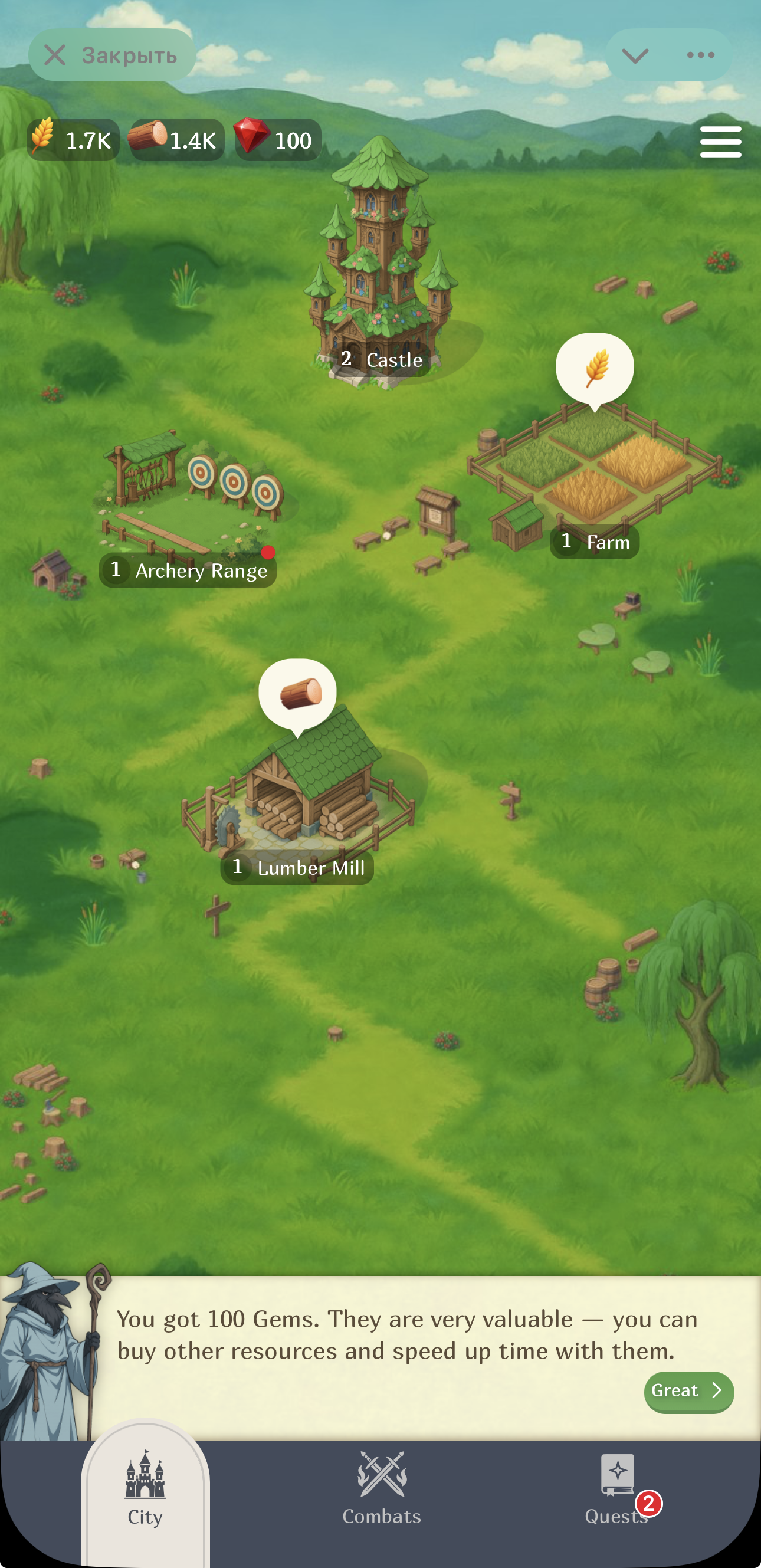Tap the Archery Range level indicator
The width and height of the screenshot is (761, 1568).
click(x=116, y=571)
